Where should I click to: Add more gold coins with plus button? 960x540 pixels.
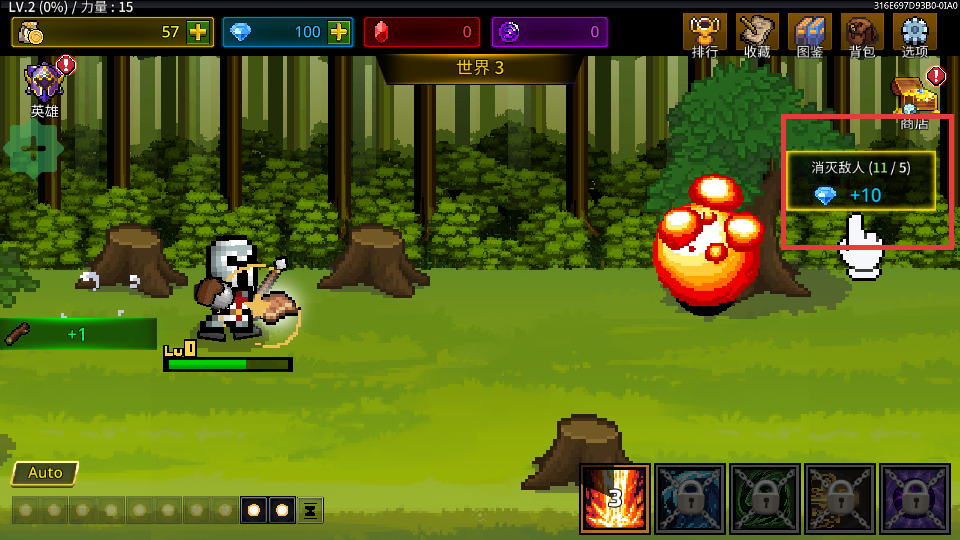[198, 32]
